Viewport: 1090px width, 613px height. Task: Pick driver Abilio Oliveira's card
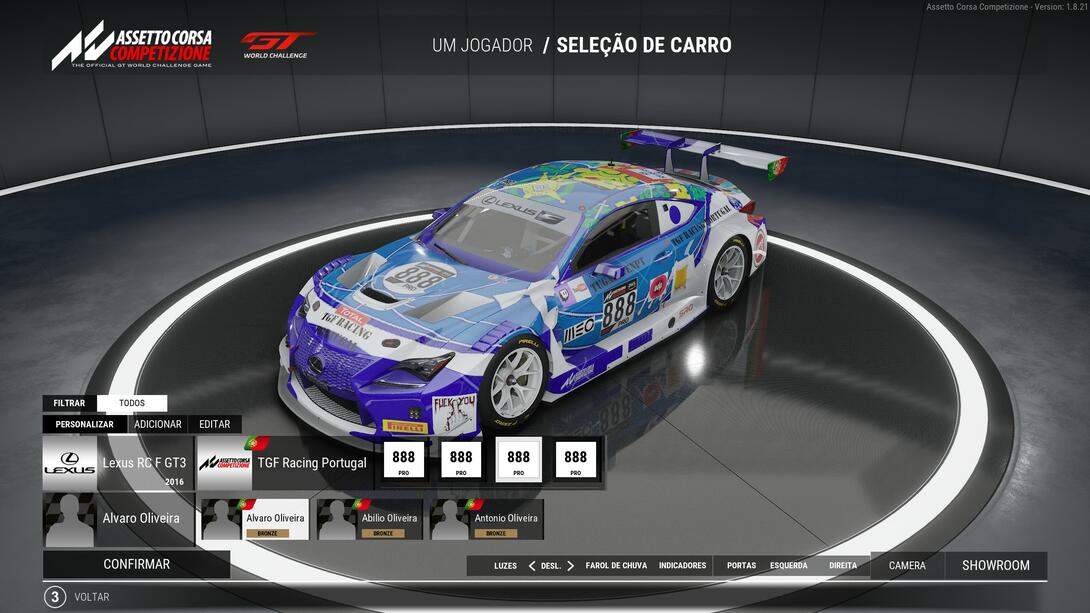click(x=370, y=520)
